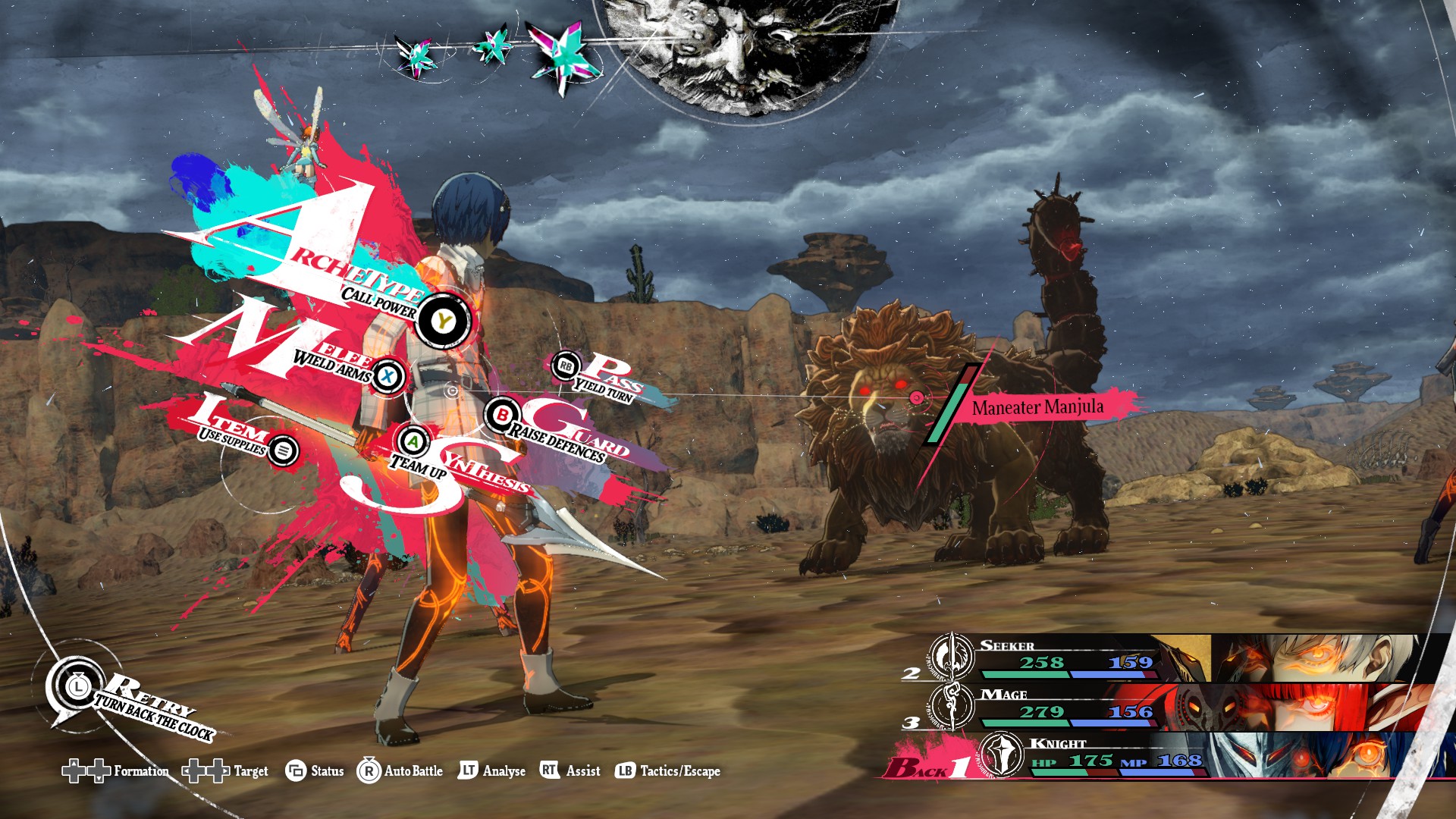The image size is (1456, 819).
Task: Choose the Archetype Call Power command
Action: 442,322
